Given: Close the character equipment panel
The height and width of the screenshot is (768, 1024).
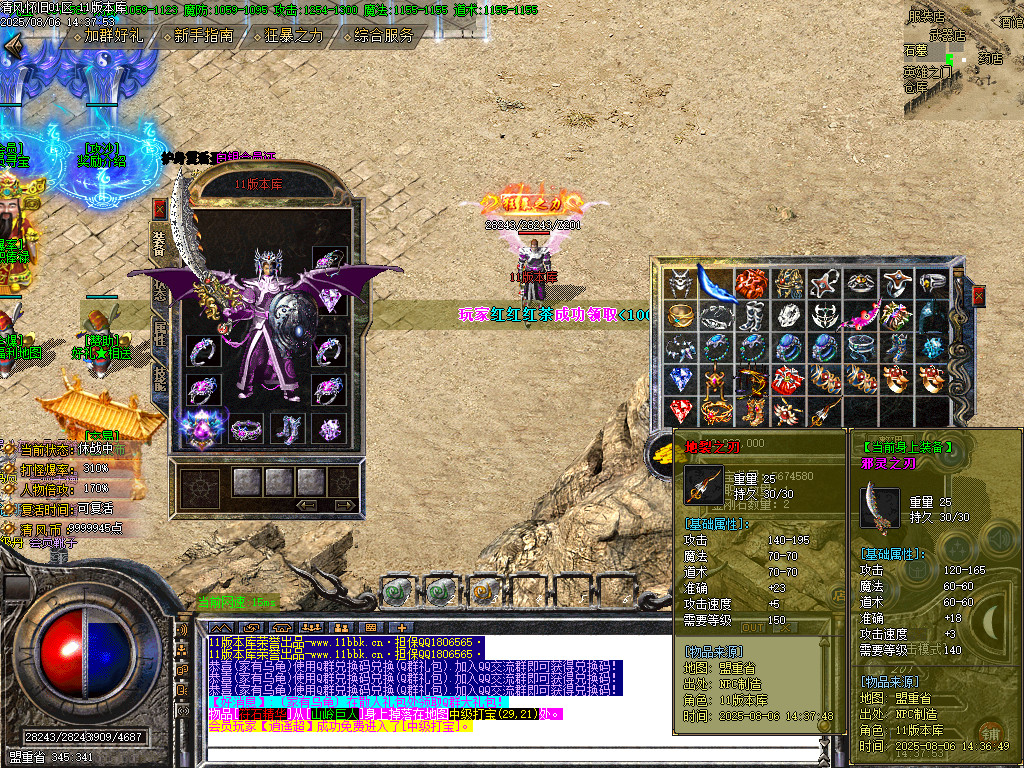Looking at the screenshot, I should click(x=160, y=209).
